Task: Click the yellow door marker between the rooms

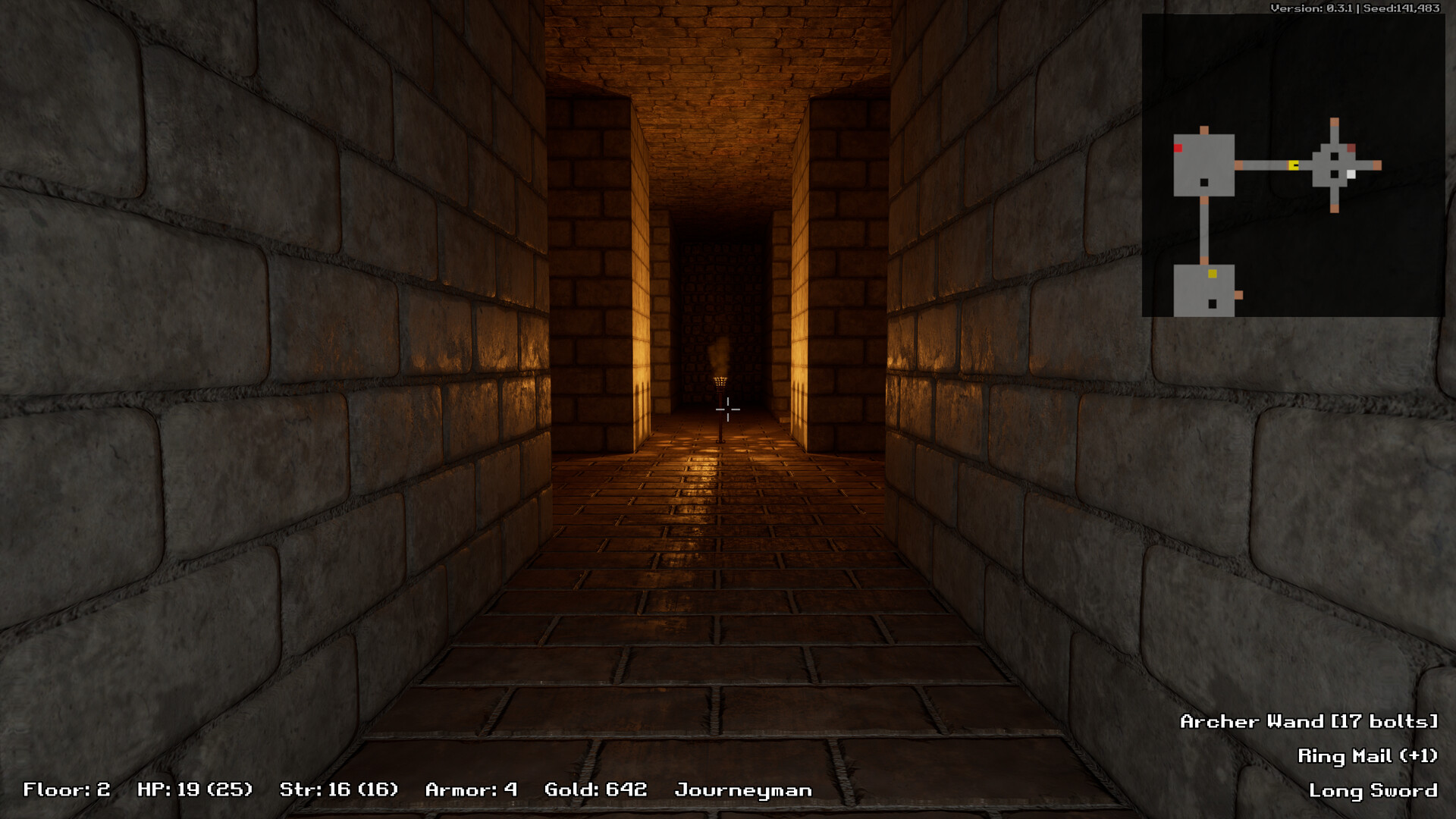Action: (1293, 165)
